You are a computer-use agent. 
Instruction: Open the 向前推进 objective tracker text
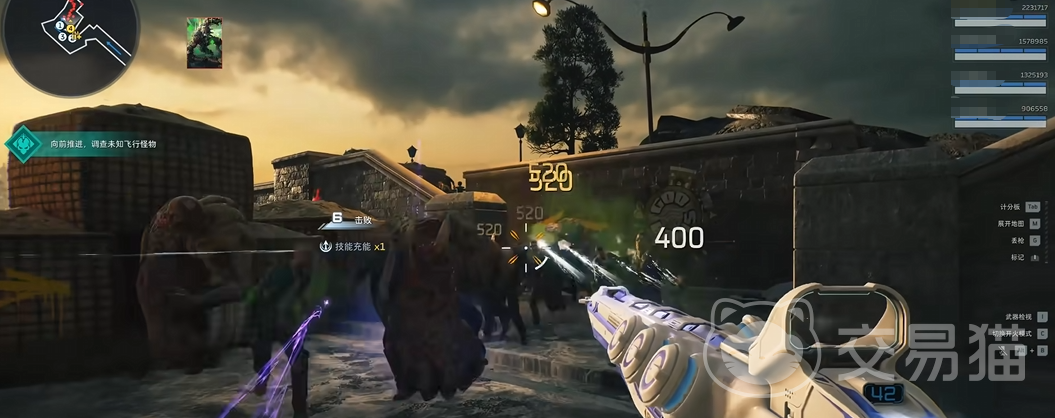103,144
